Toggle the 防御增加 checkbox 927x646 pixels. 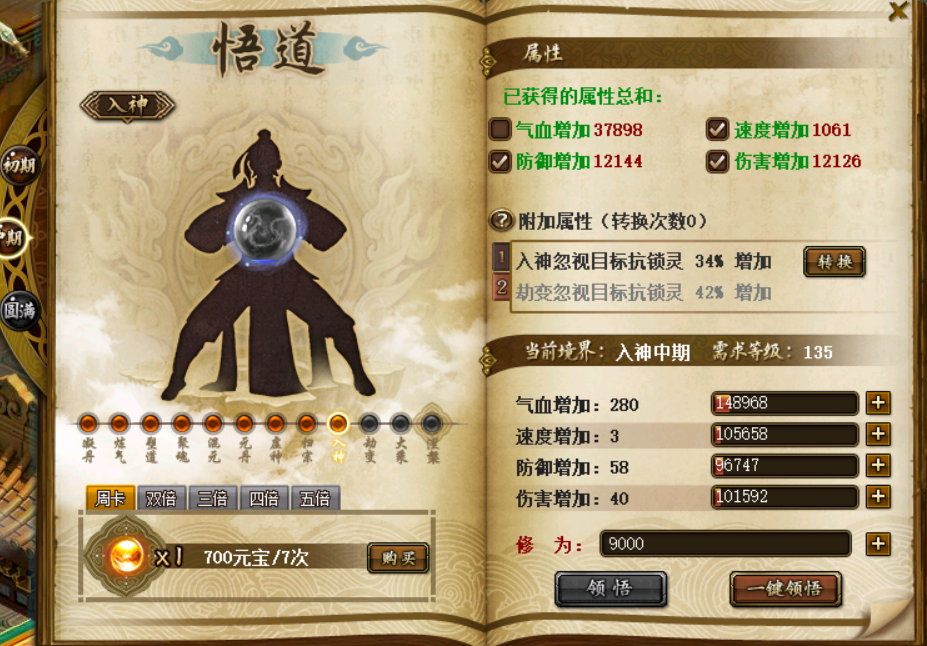click(x=500, y=160)
